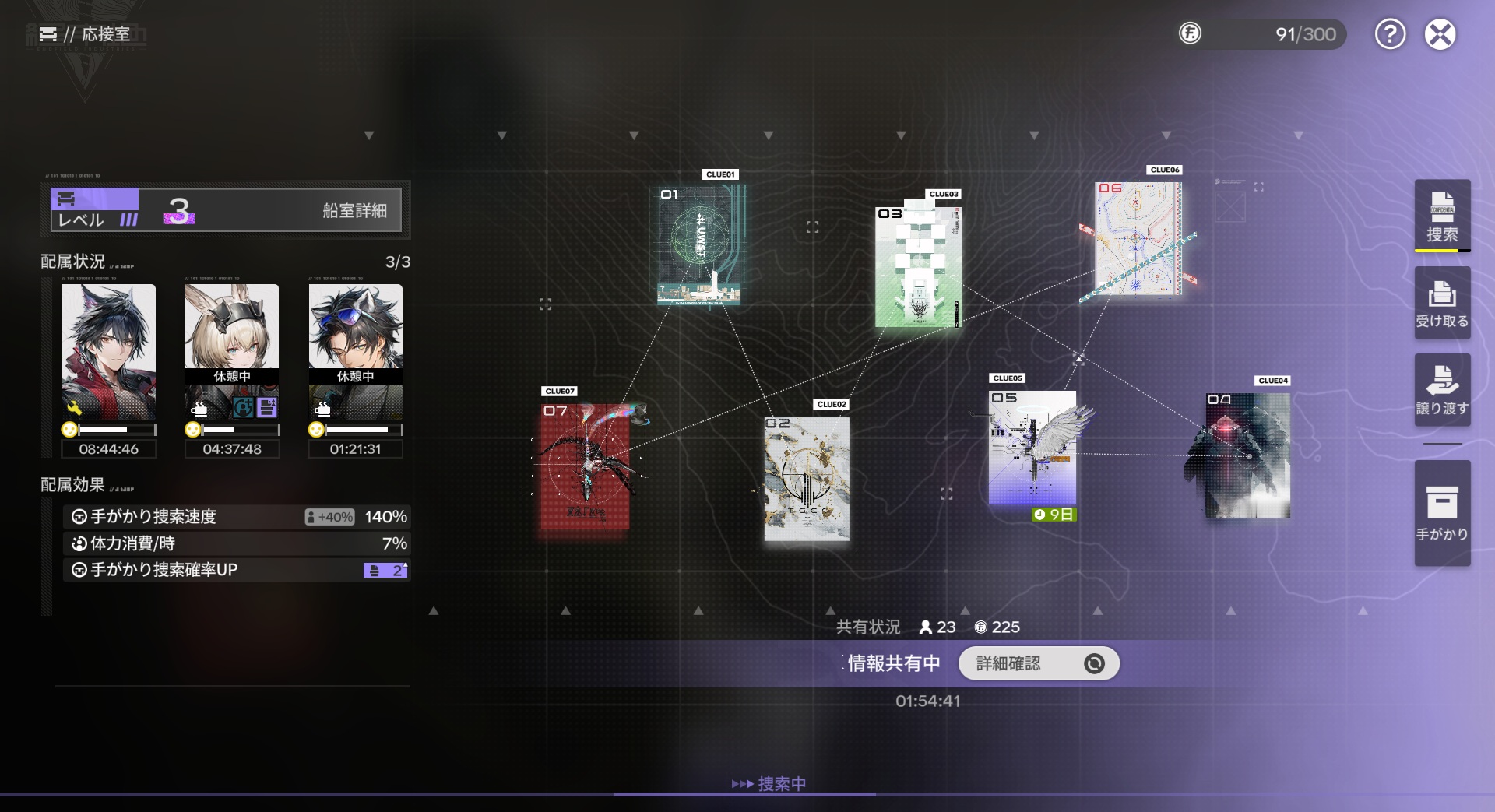Image resolution: width=1495 pixels, height=812 pixels.
Task: Select the operator with 08:44:46 timer
Action: (109, 352)
